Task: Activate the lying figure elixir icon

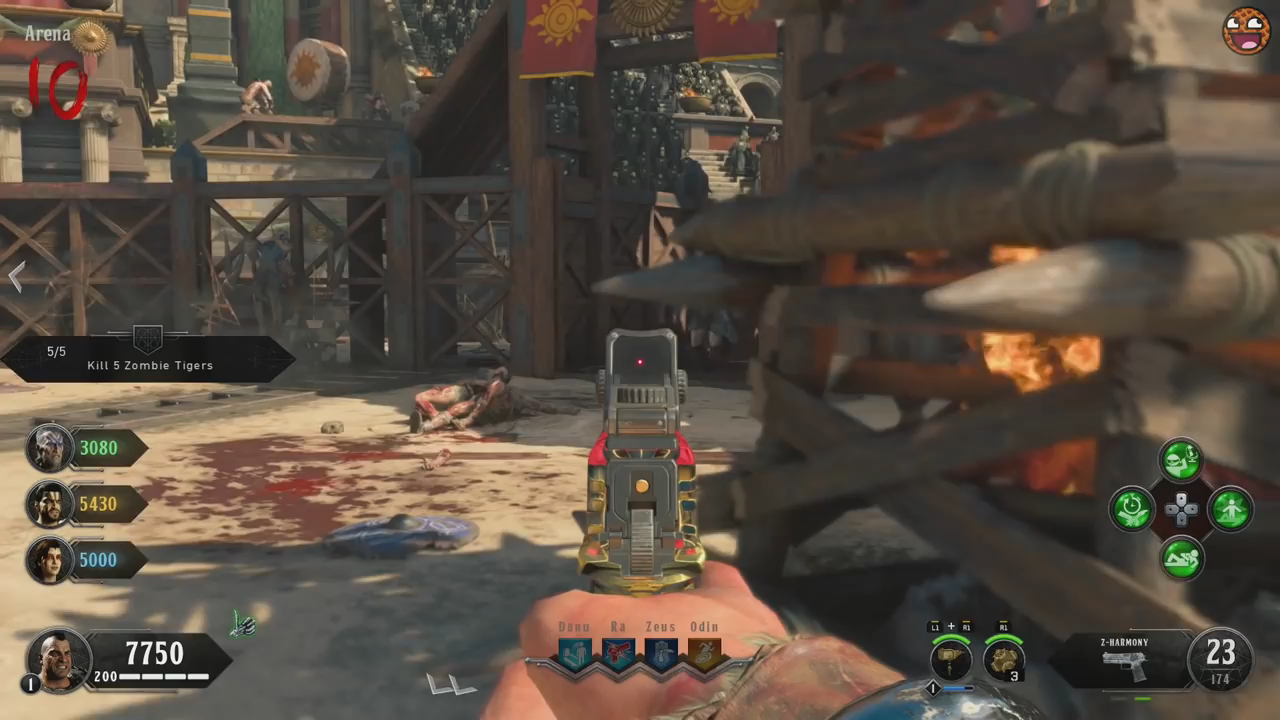Action: 1181,558
